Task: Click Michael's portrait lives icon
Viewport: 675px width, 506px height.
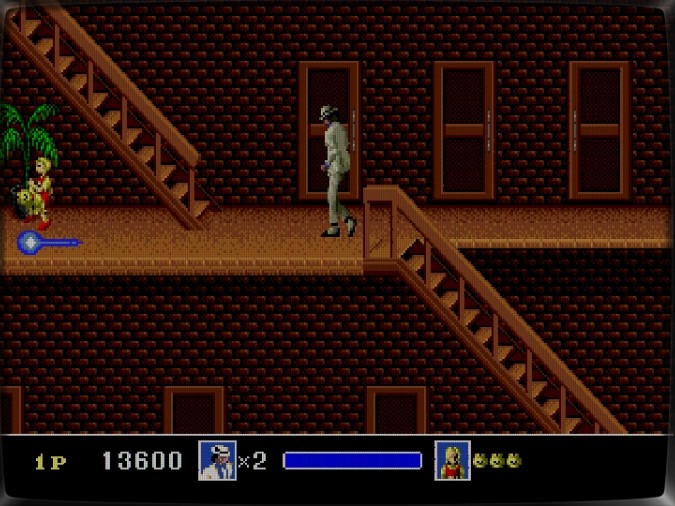Action: point(217,461)
